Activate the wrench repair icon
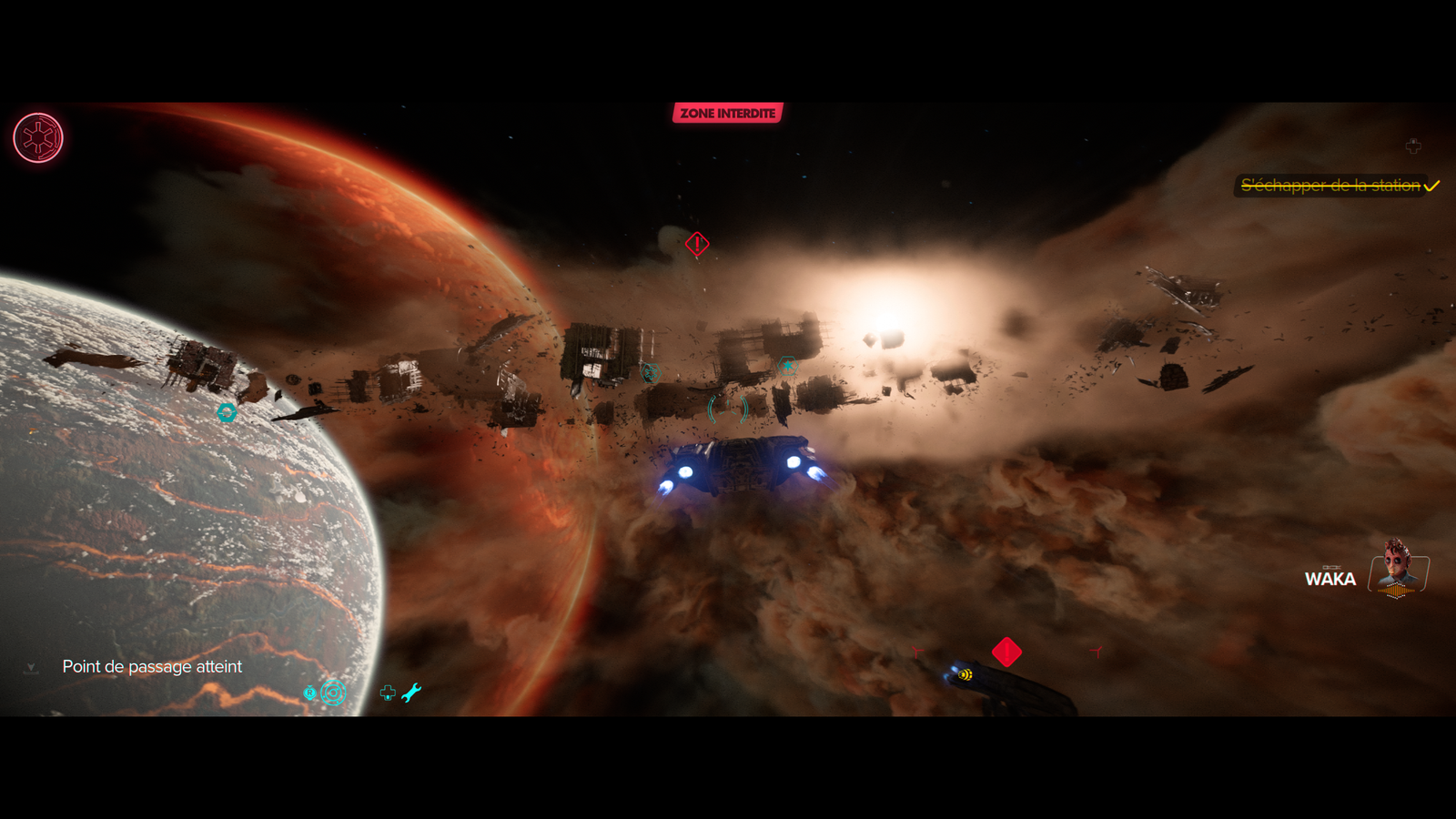 coord(411,693)
